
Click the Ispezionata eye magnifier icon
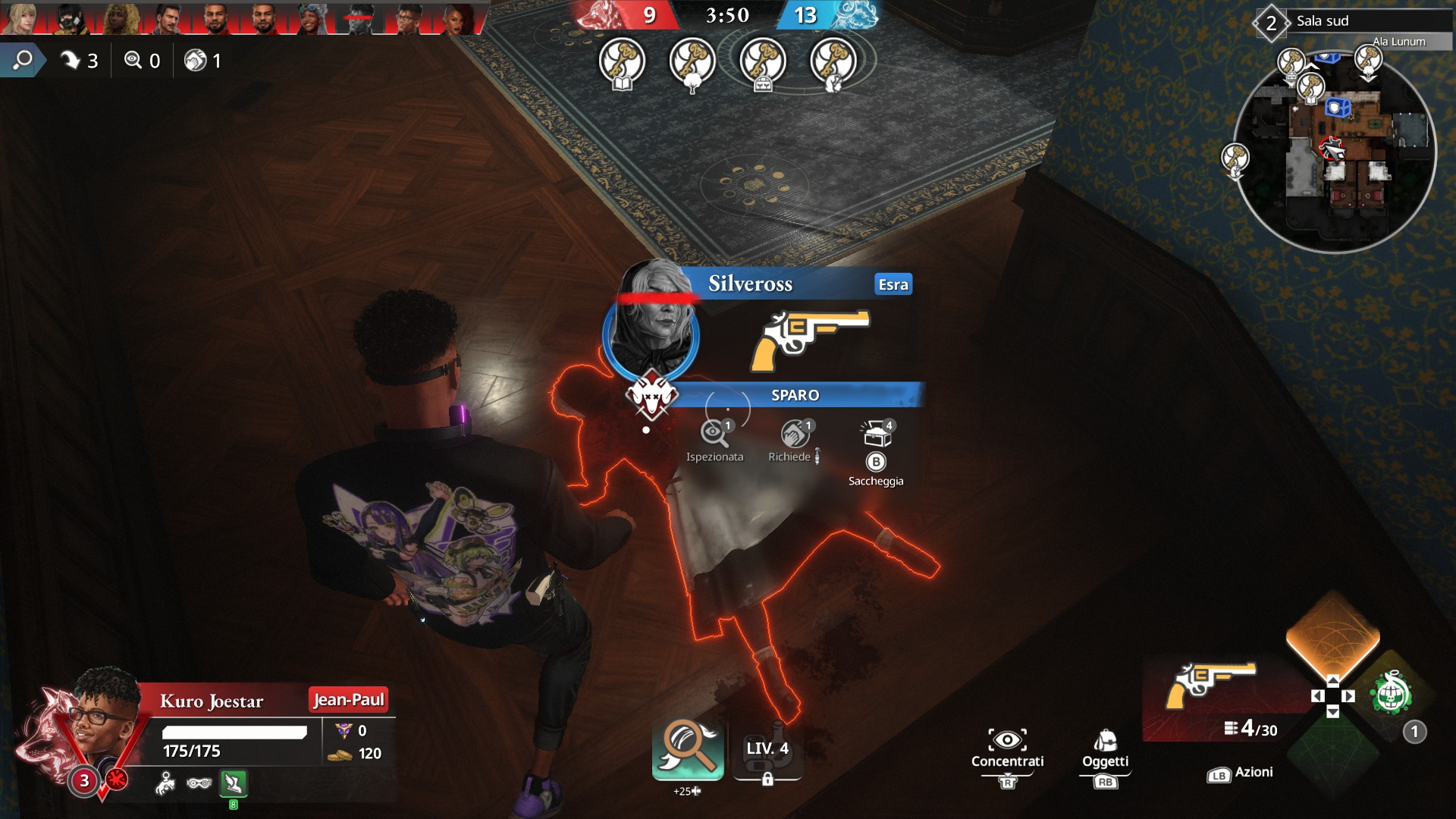[714, 433]
